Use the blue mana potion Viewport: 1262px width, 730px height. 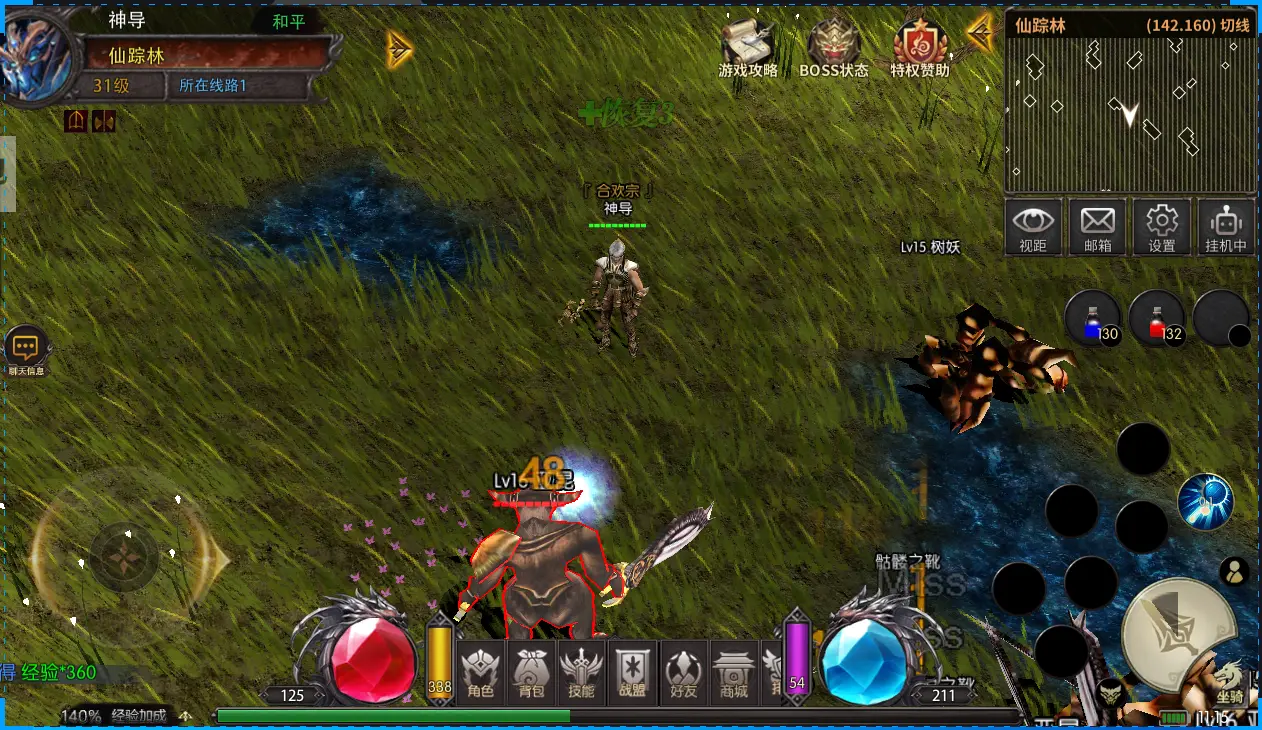1093,319
